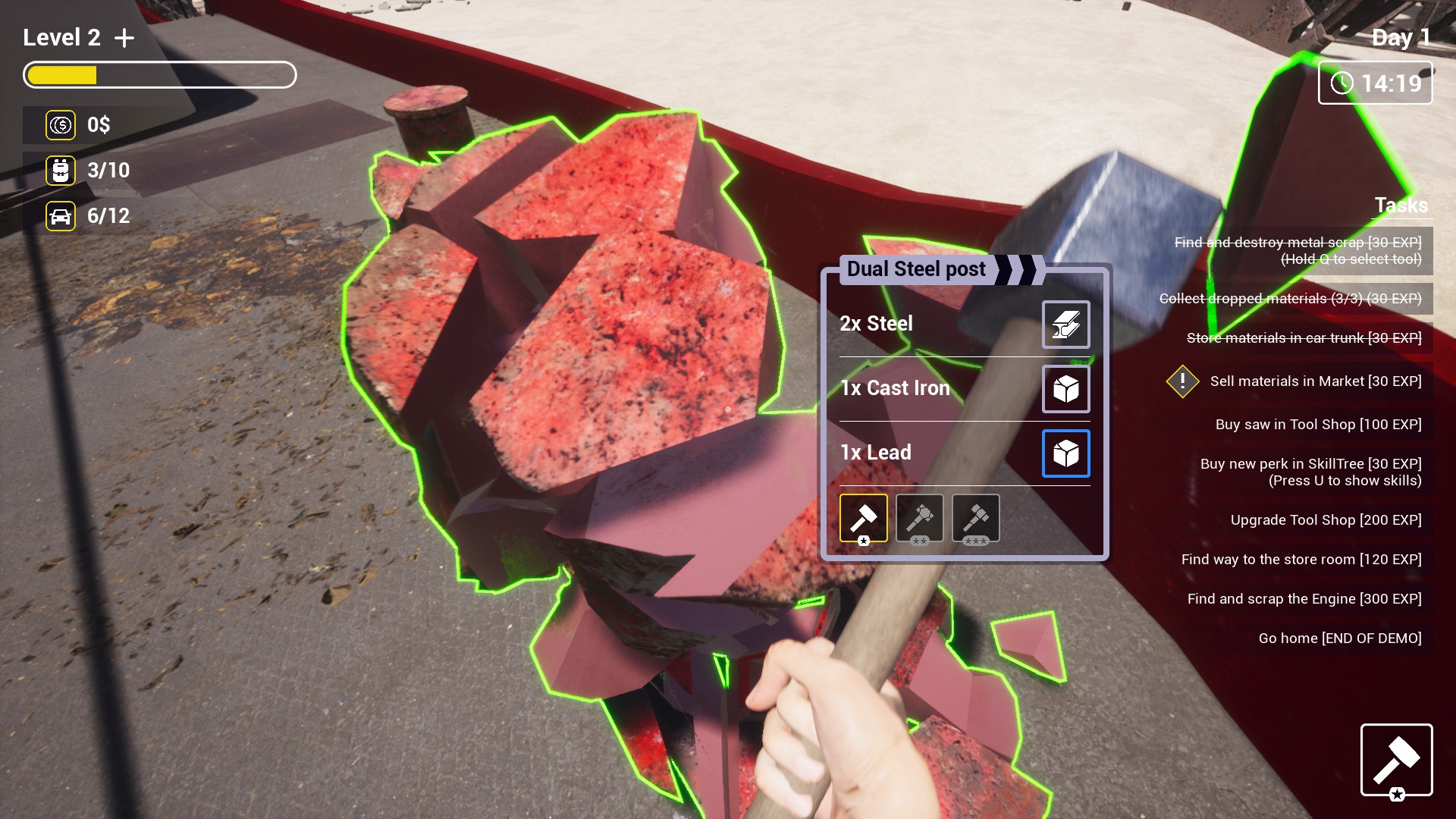Click the coin icon beside 0$
Screen dimensions: 1456x819
61,125
